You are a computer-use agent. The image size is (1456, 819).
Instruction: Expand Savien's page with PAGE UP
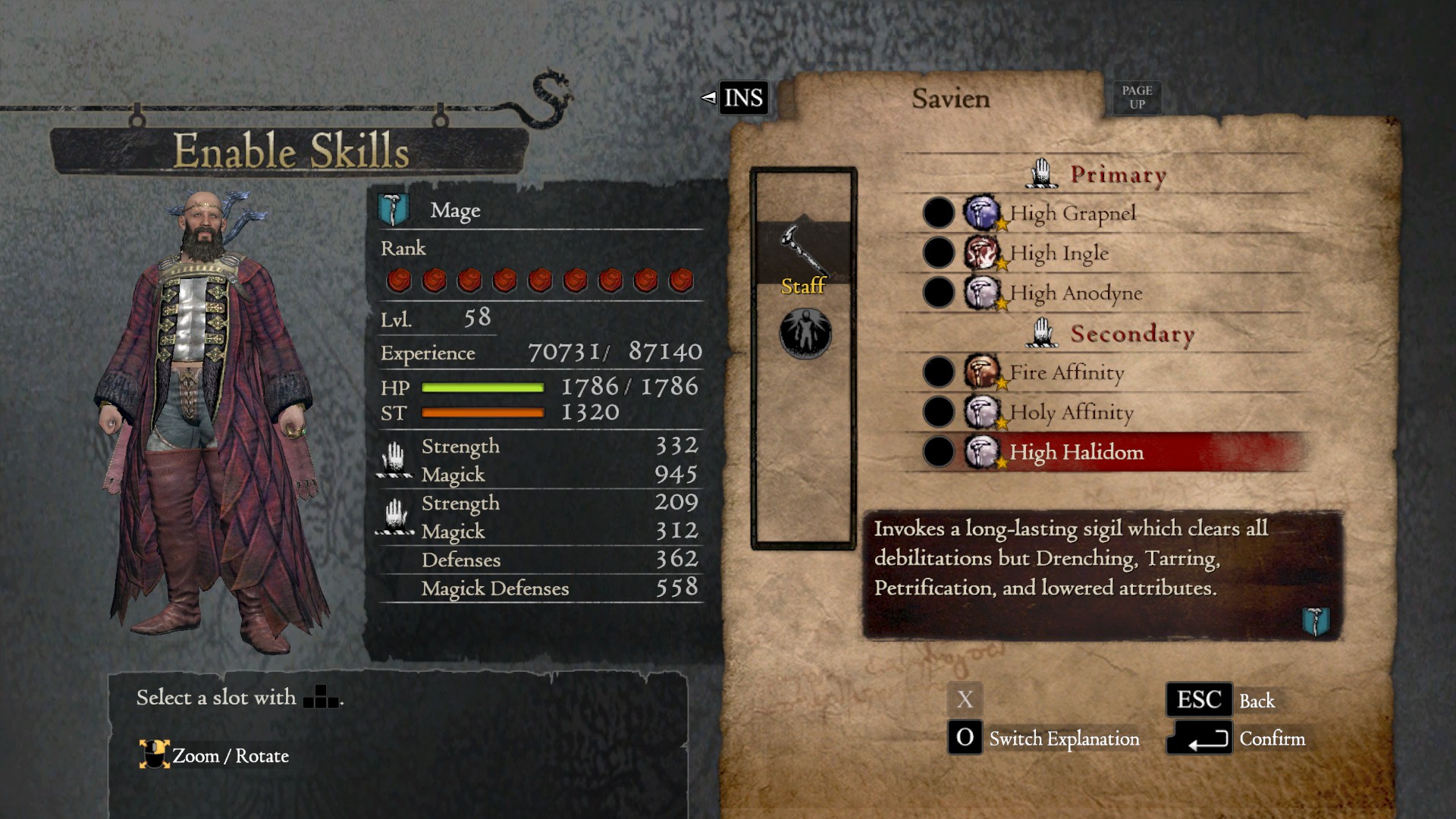tap(1137, 97)
